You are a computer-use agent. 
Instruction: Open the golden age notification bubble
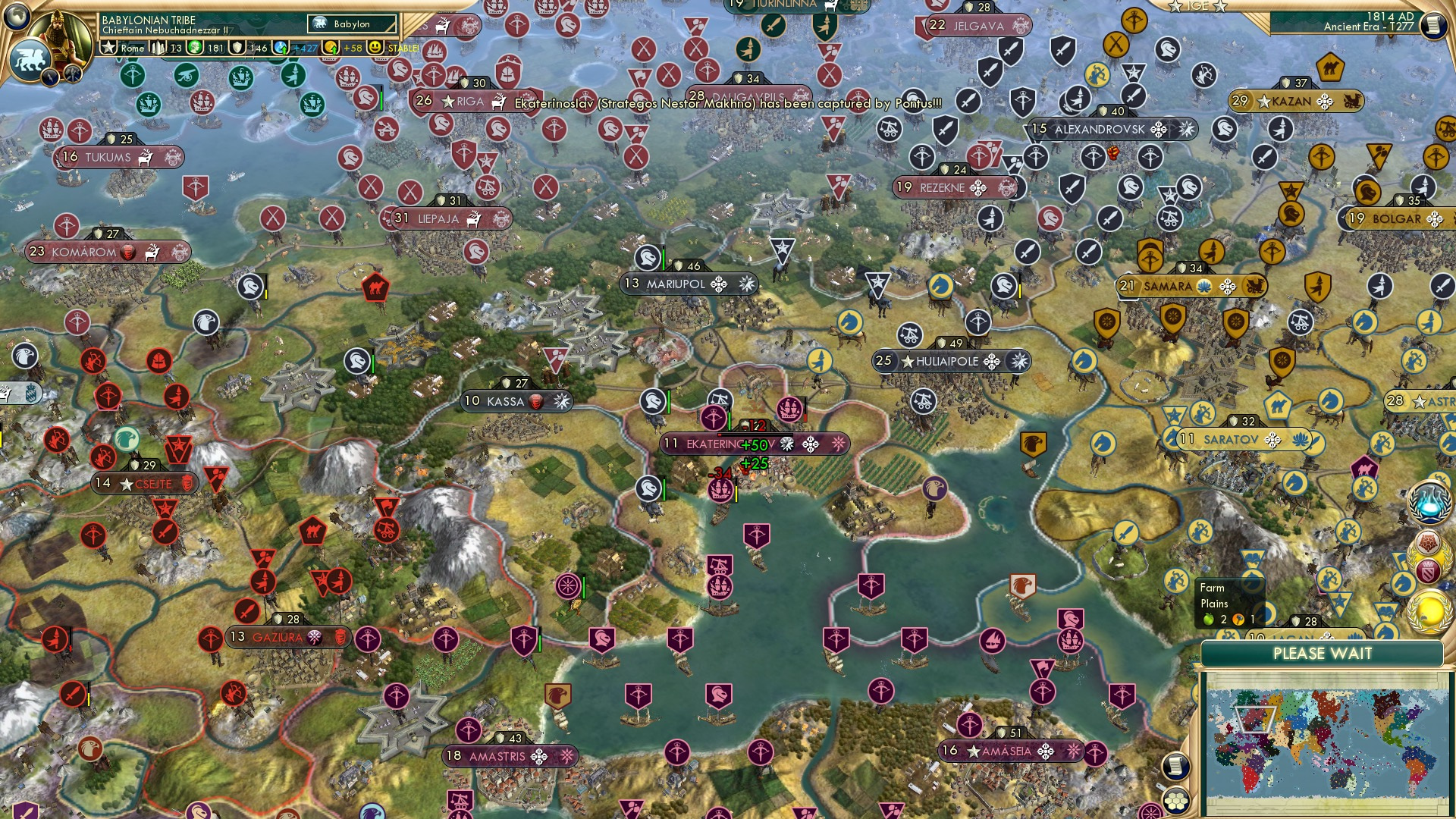coord(1429,612)
